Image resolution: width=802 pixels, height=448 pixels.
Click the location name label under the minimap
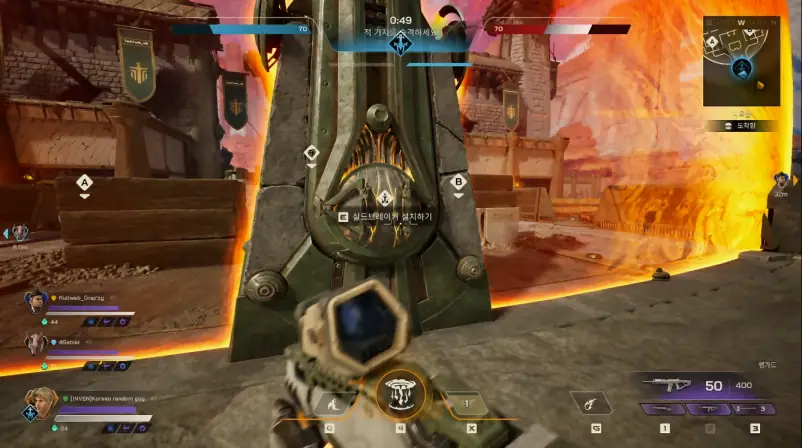coord(741,126)
